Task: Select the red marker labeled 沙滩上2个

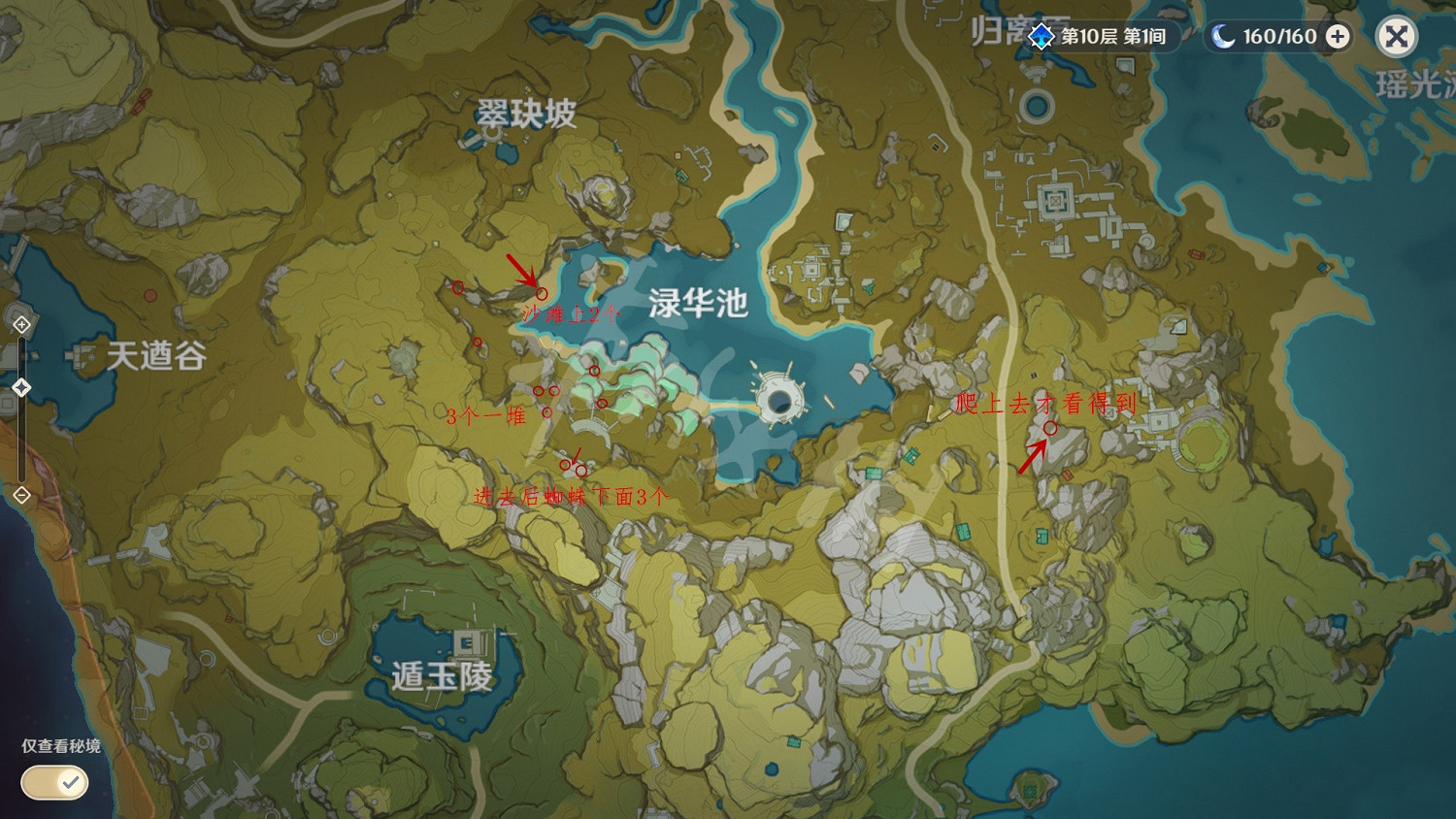Action: click(541, 294)
